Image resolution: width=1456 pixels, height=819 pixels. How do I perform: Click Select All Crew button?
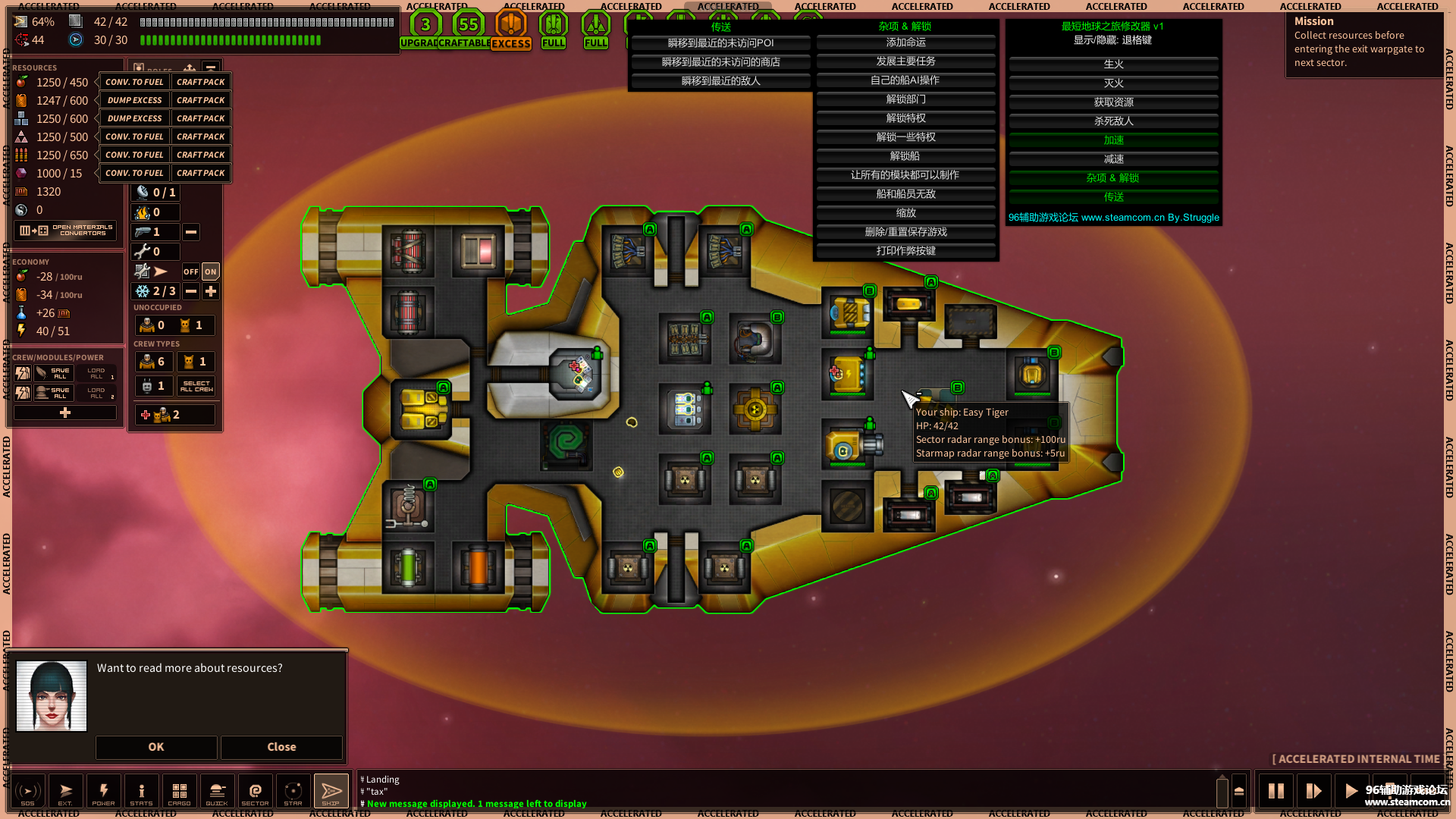[196, 386]
